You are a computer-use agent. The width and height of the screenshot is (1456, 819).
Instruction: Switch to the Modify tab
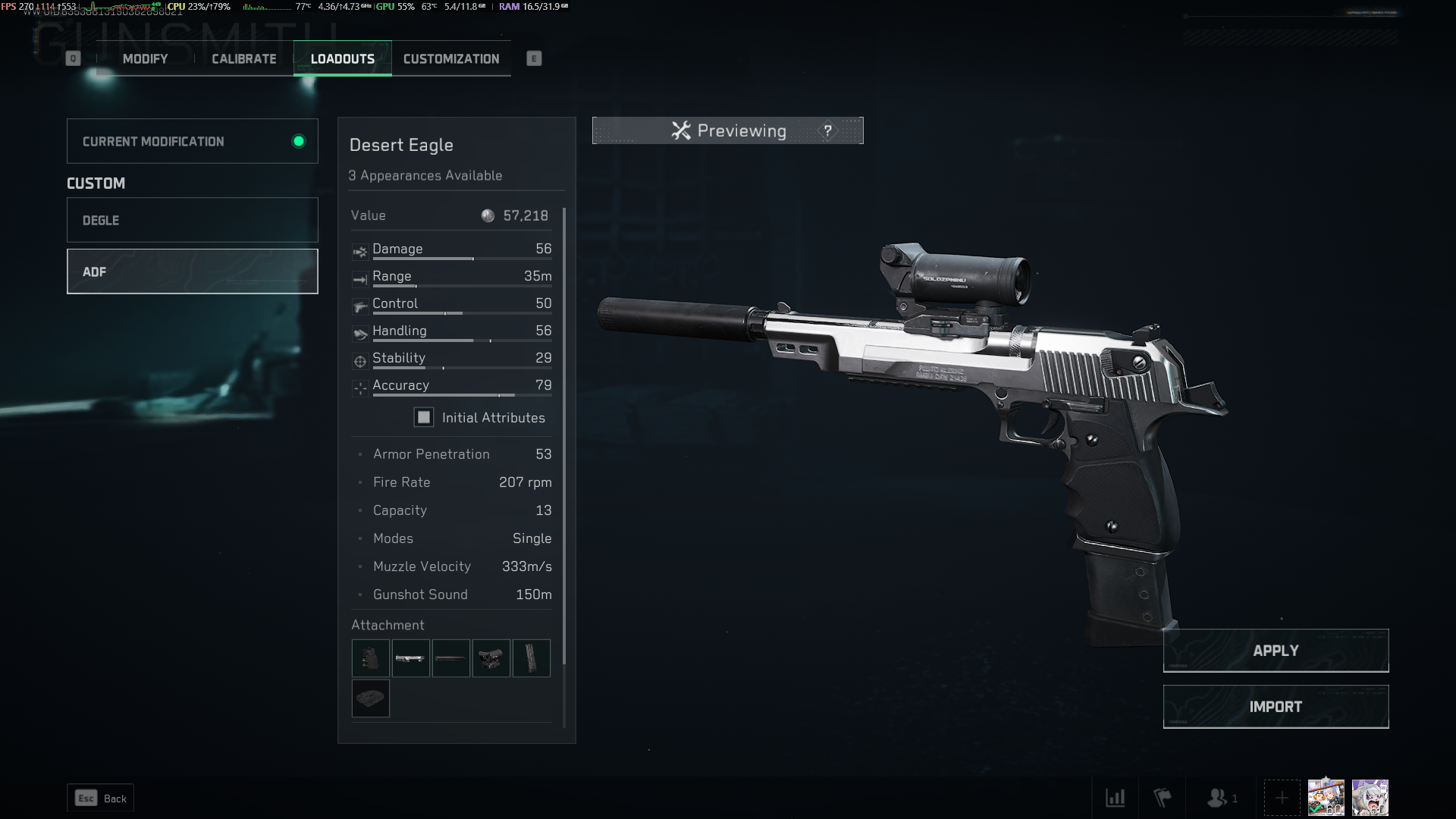pyautogui.click(x=145, y=59)
